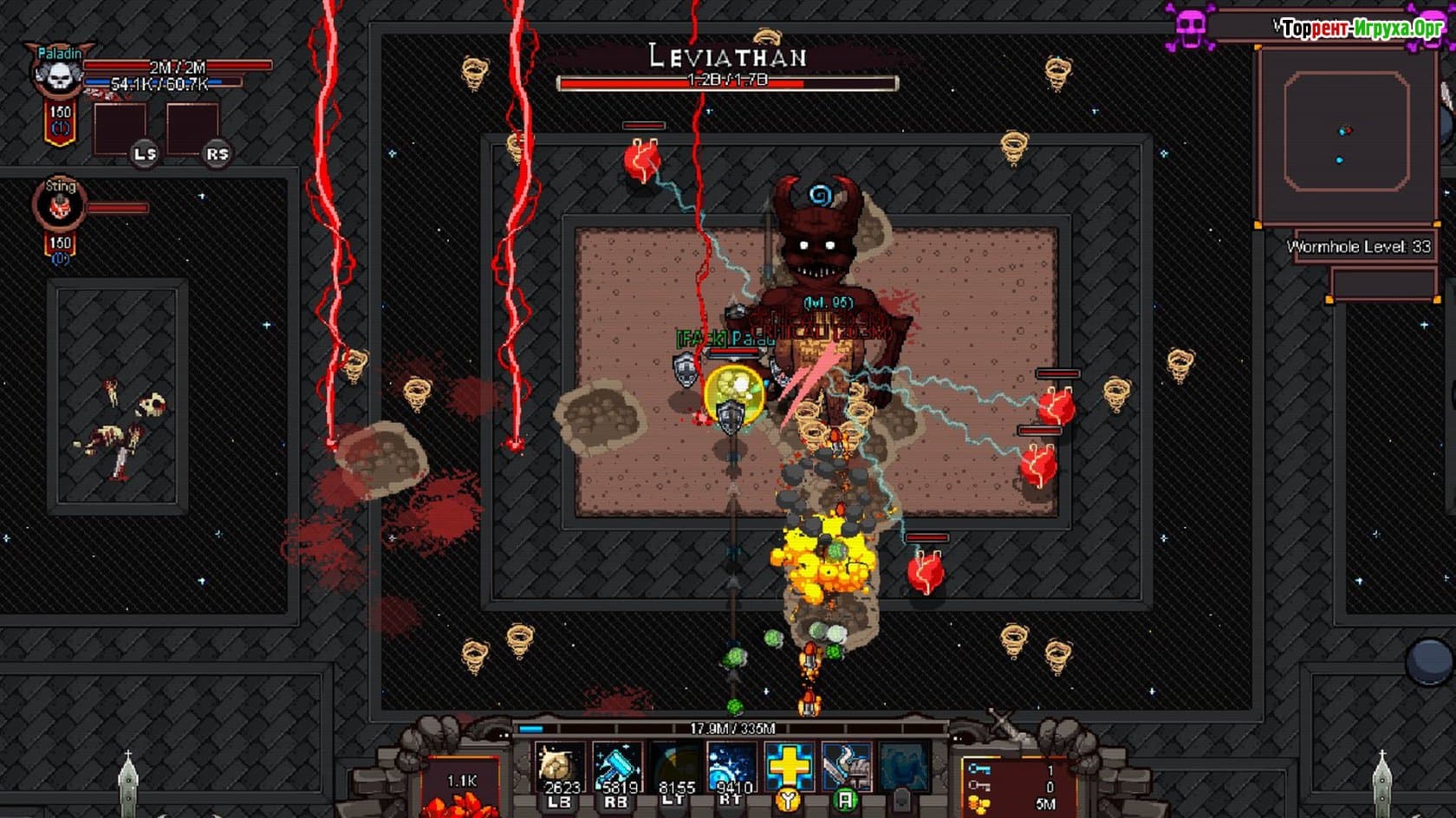This screenshot has width=1456, height=818.
Task: Click the red health crystal potion slot
Action: point(461,789)
